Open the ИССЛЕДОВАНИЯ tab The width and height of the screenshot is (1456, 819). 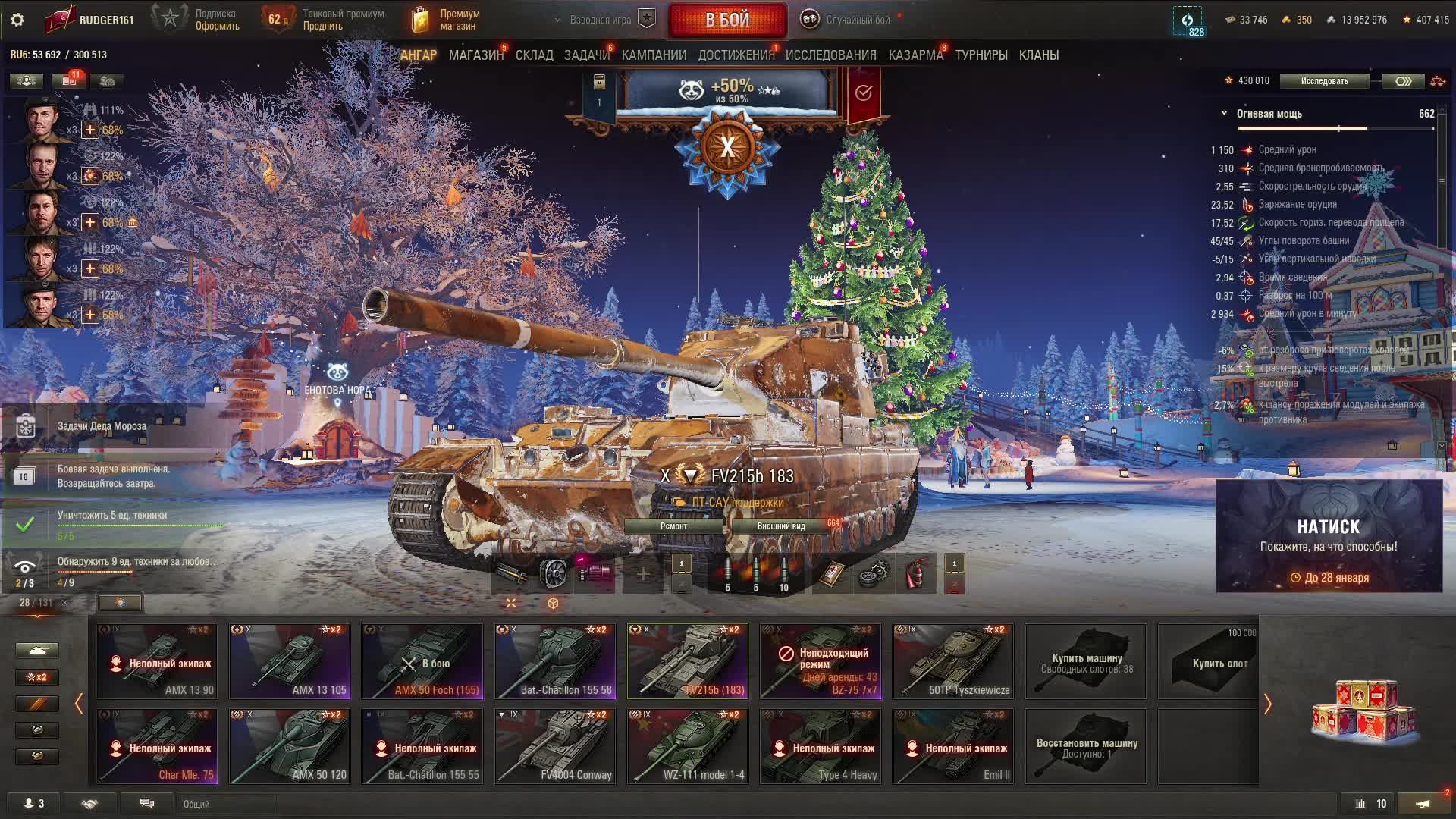[x=830, y=55]
